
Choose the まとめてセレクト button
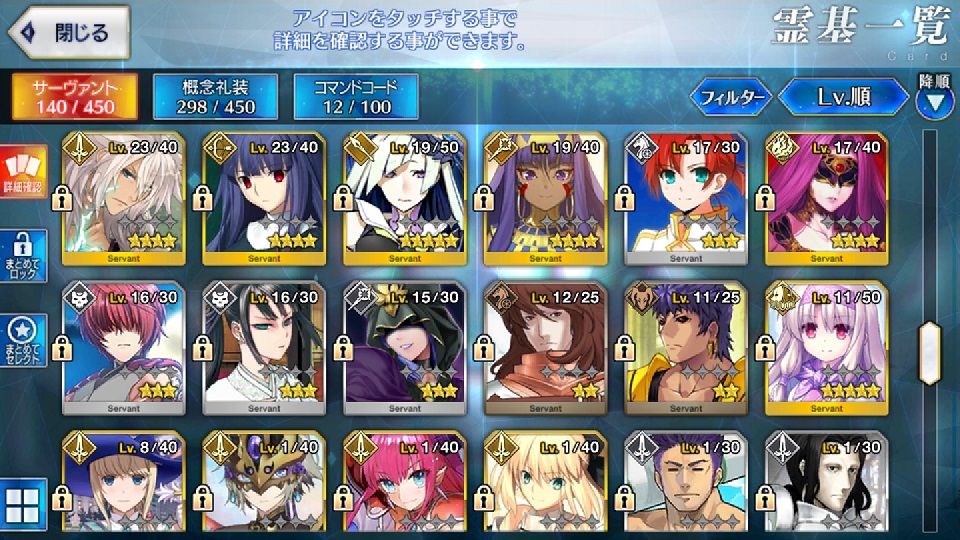tap(22, 340)
